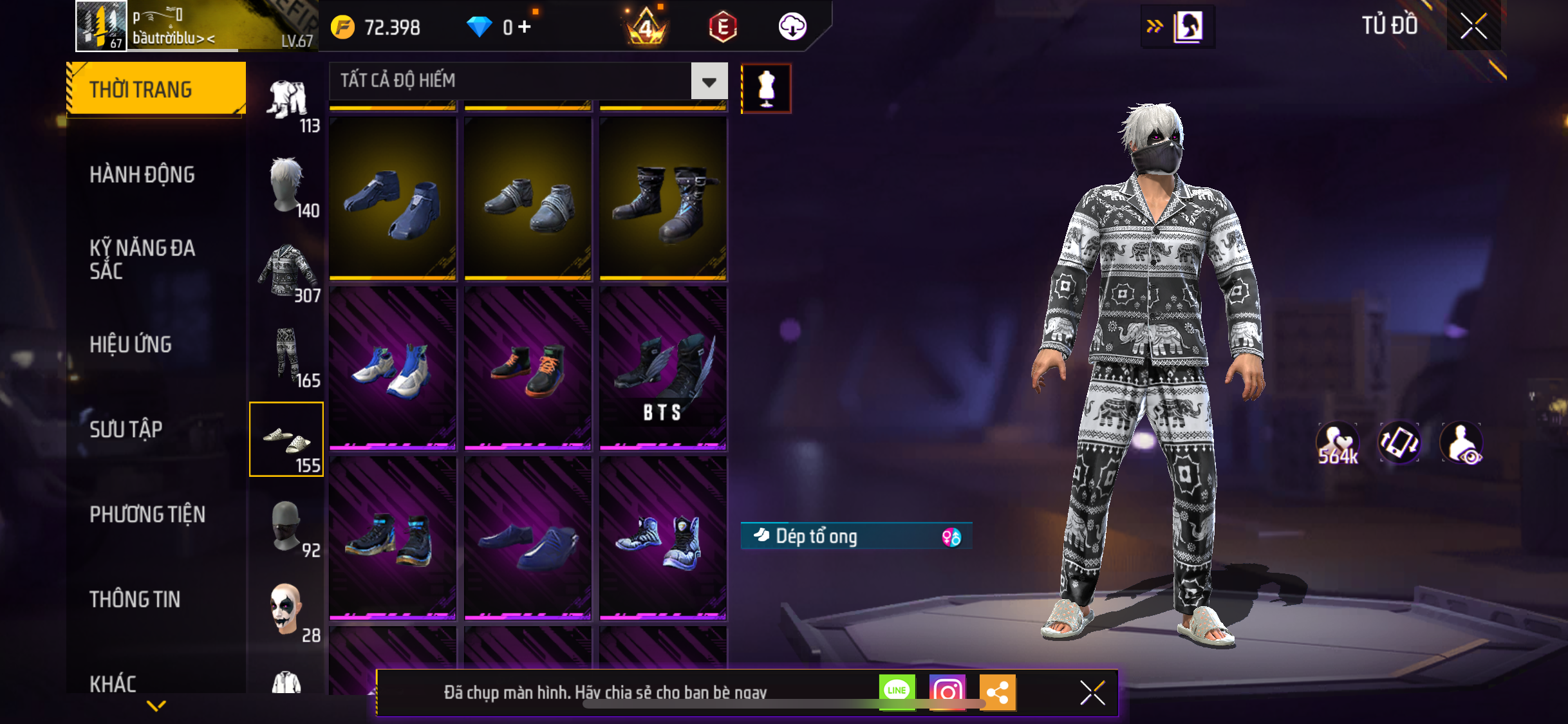The height and width of the screenshot is (724, 1568).
Task: Share the screenshot via LINE
Action: (897, 692)
